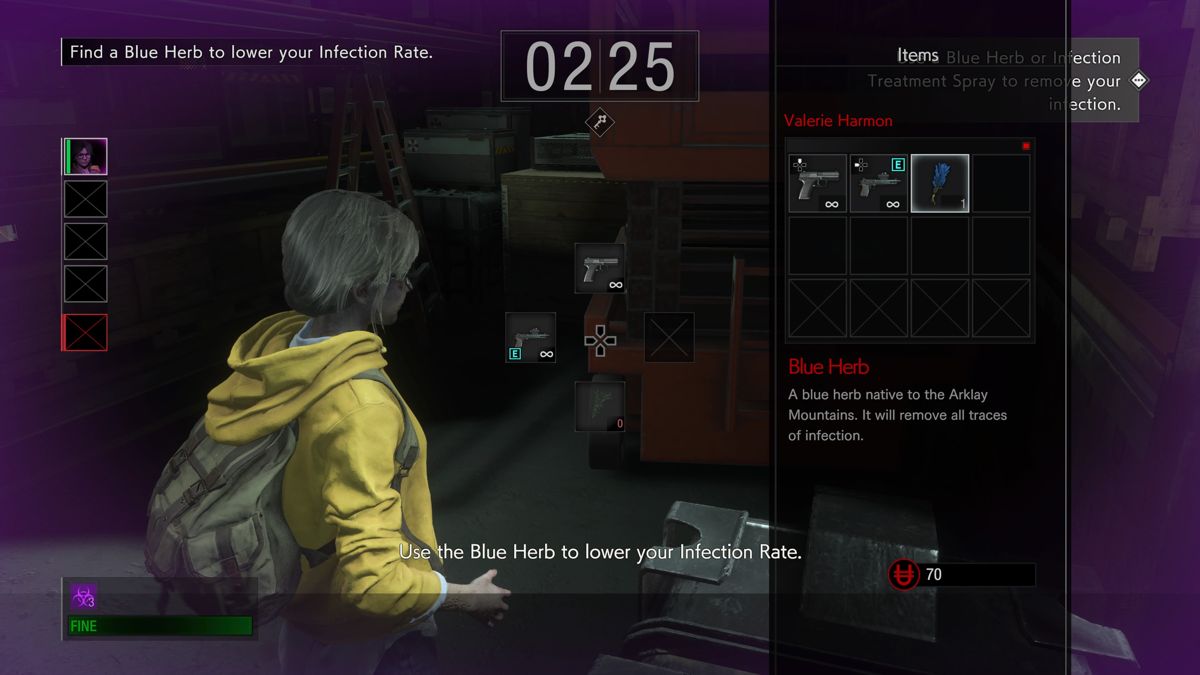Choose the top handgun shortcut slot
This screenshot has height=675, width=1200.
(600, 268)
